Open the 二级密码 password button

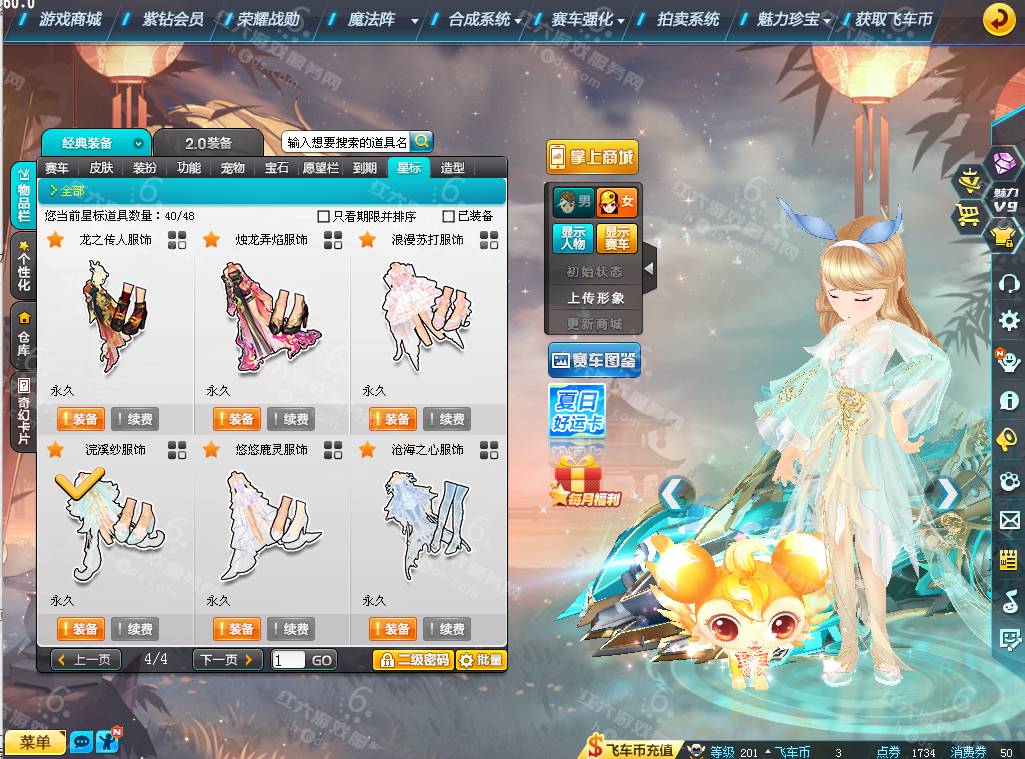click(413, 660)
